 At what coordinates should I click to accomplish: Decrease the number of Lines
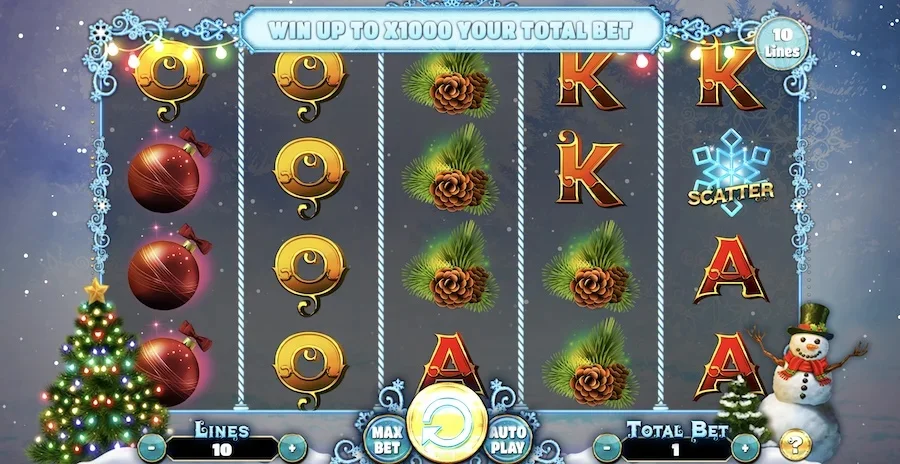pyautogui.click(x=152, y=446)
